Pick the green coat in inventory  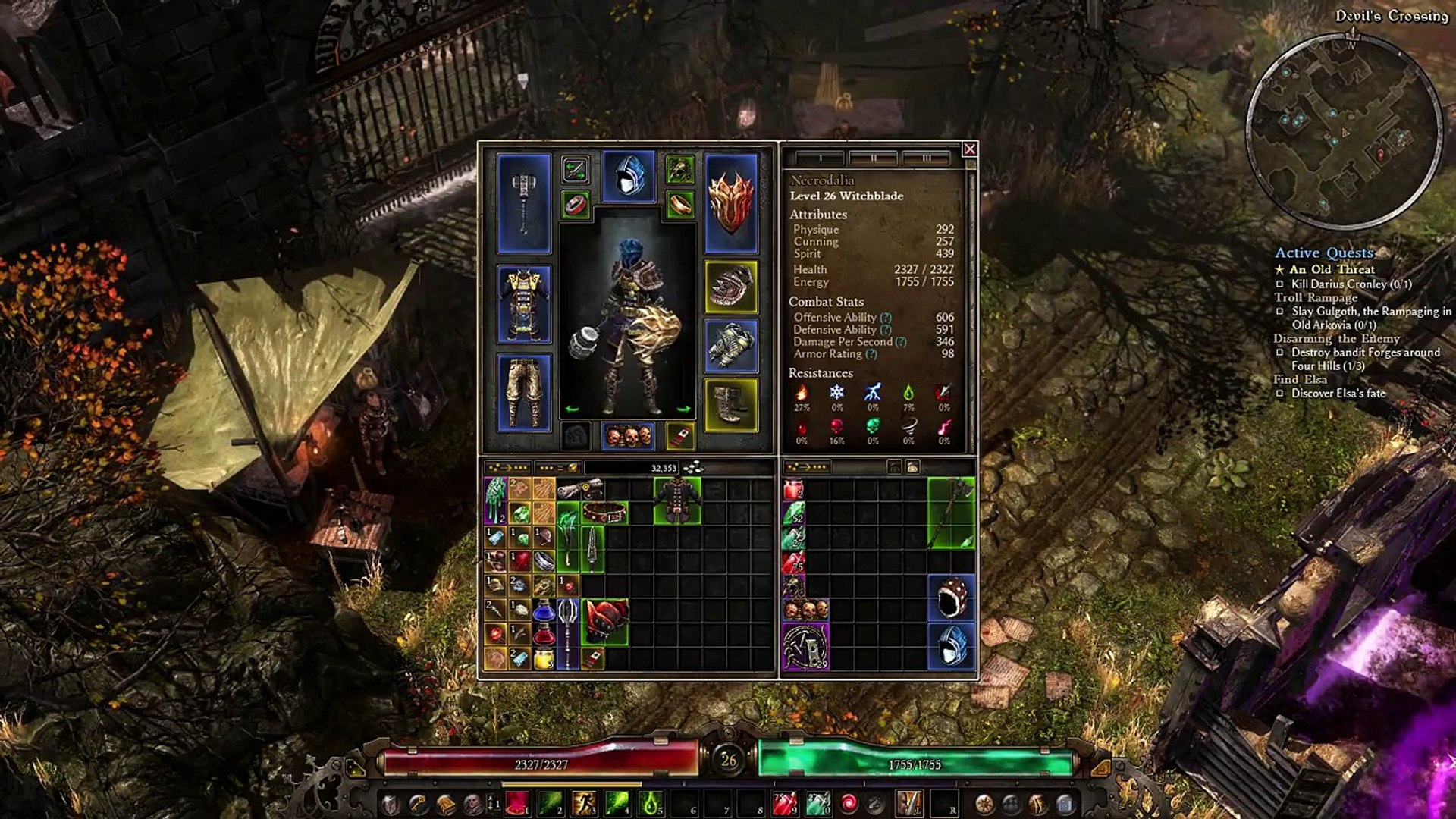(x=677, y=500)
